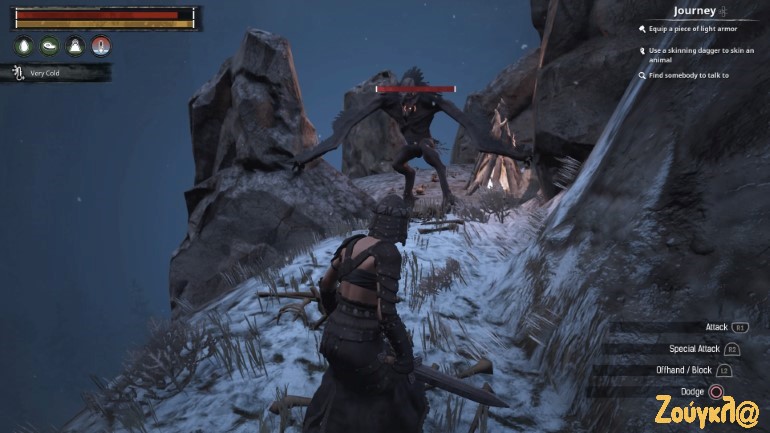Click the hooded figure status icon
Screen dimensions: 770x433
[75, 45]
